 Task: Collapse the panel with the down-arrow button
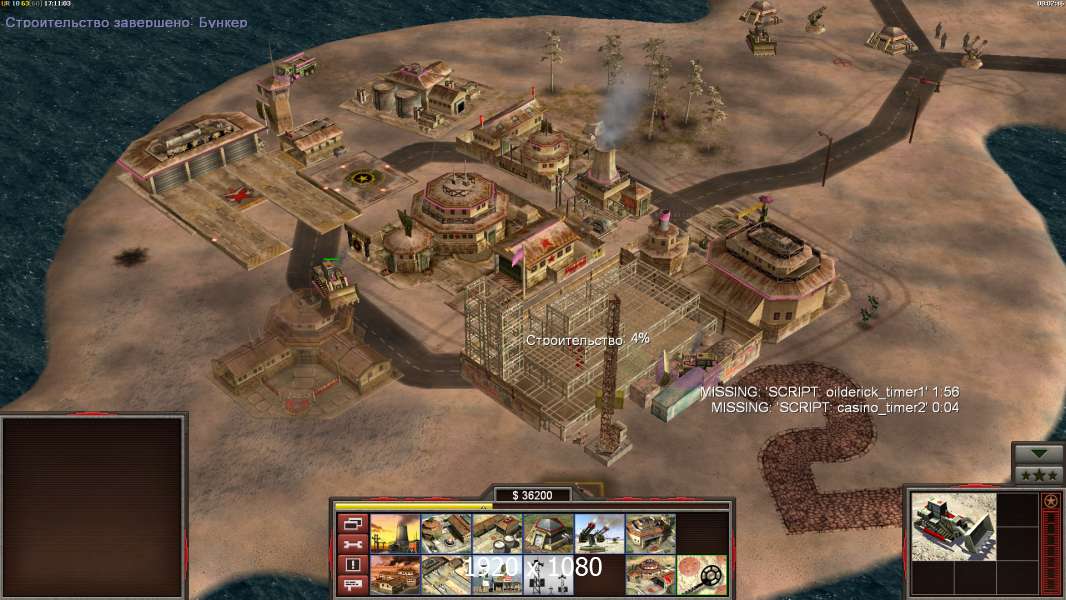click(1037, 454)
